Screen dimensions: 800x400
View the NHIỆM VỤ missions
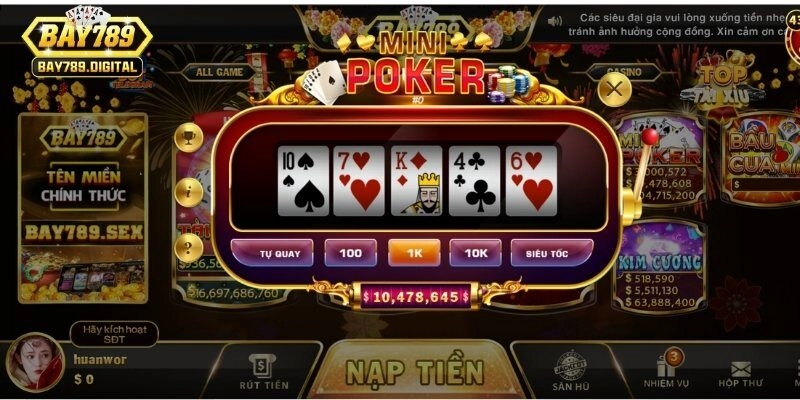[664, 372]
